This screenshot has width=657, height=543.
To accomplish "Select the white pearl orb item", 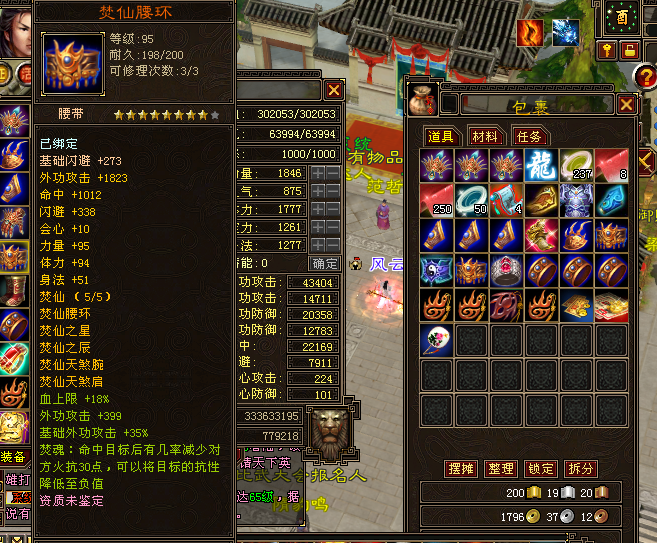I will point(437,340).
